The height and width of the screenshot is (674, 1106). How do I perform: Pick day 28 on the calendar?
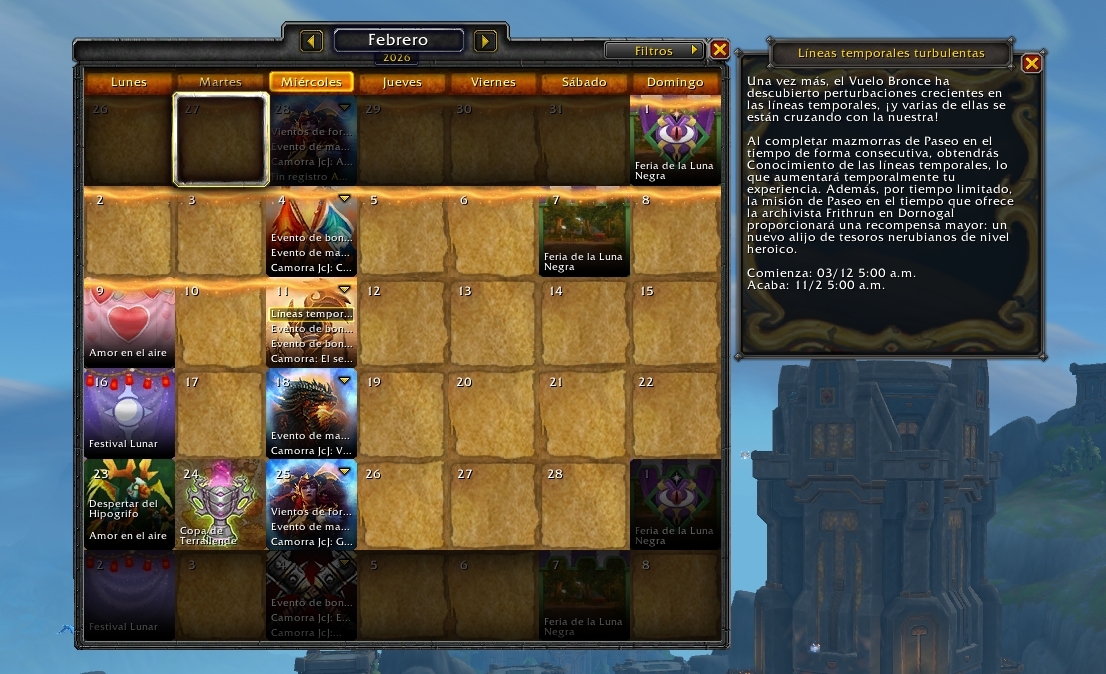pos(585,505)
